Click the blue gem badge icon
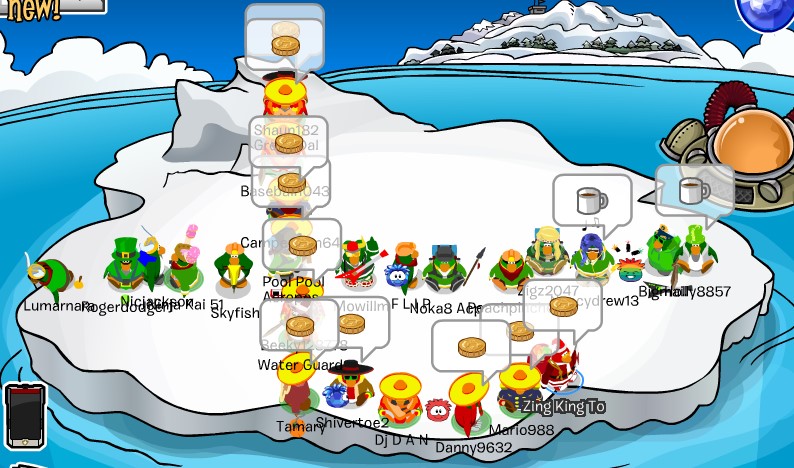The image size is (794, 468). (x=768, y=14)
